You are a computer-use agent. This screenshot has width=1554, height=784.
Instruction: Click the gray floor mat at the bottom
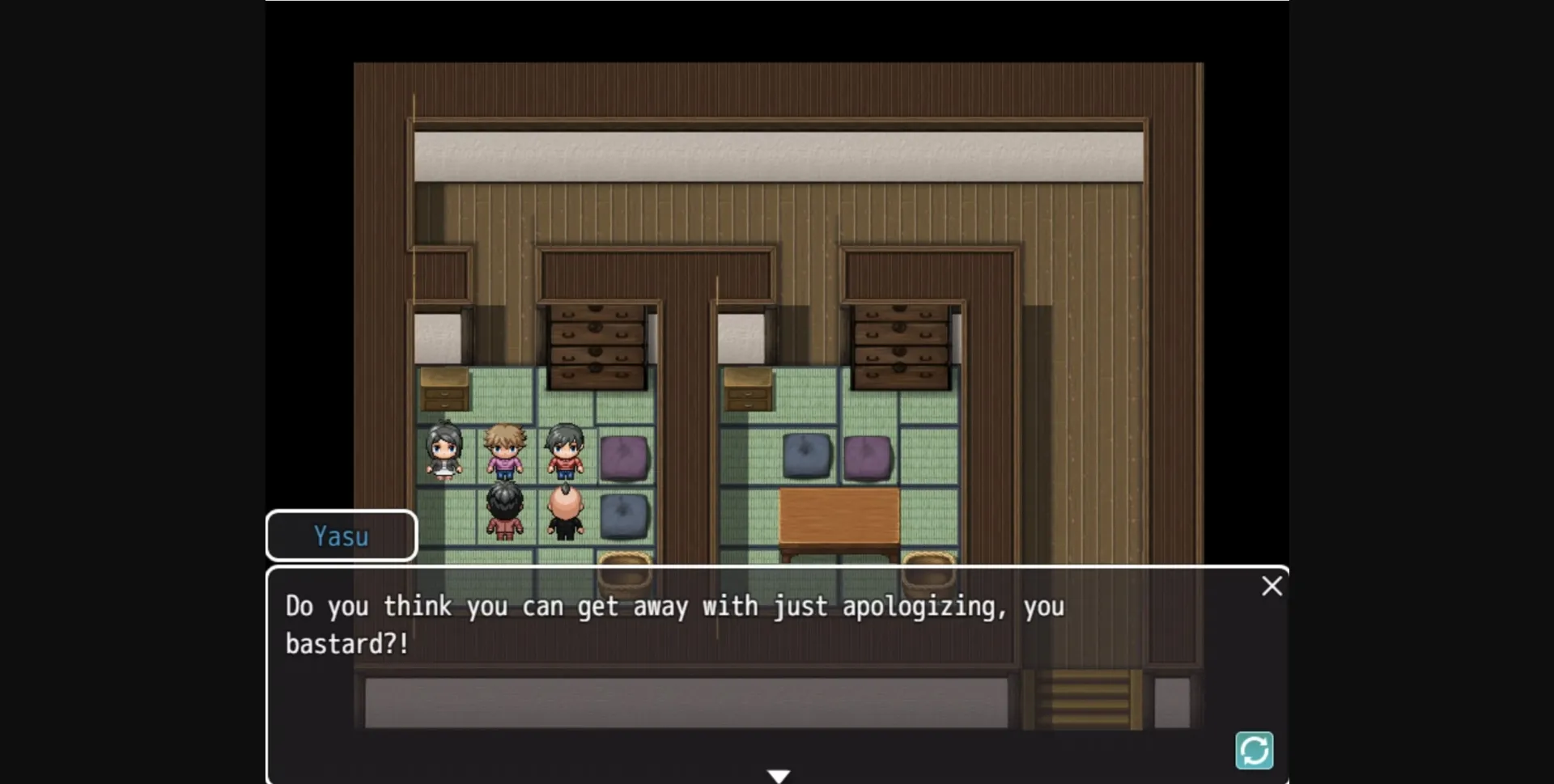pos(688,702)
